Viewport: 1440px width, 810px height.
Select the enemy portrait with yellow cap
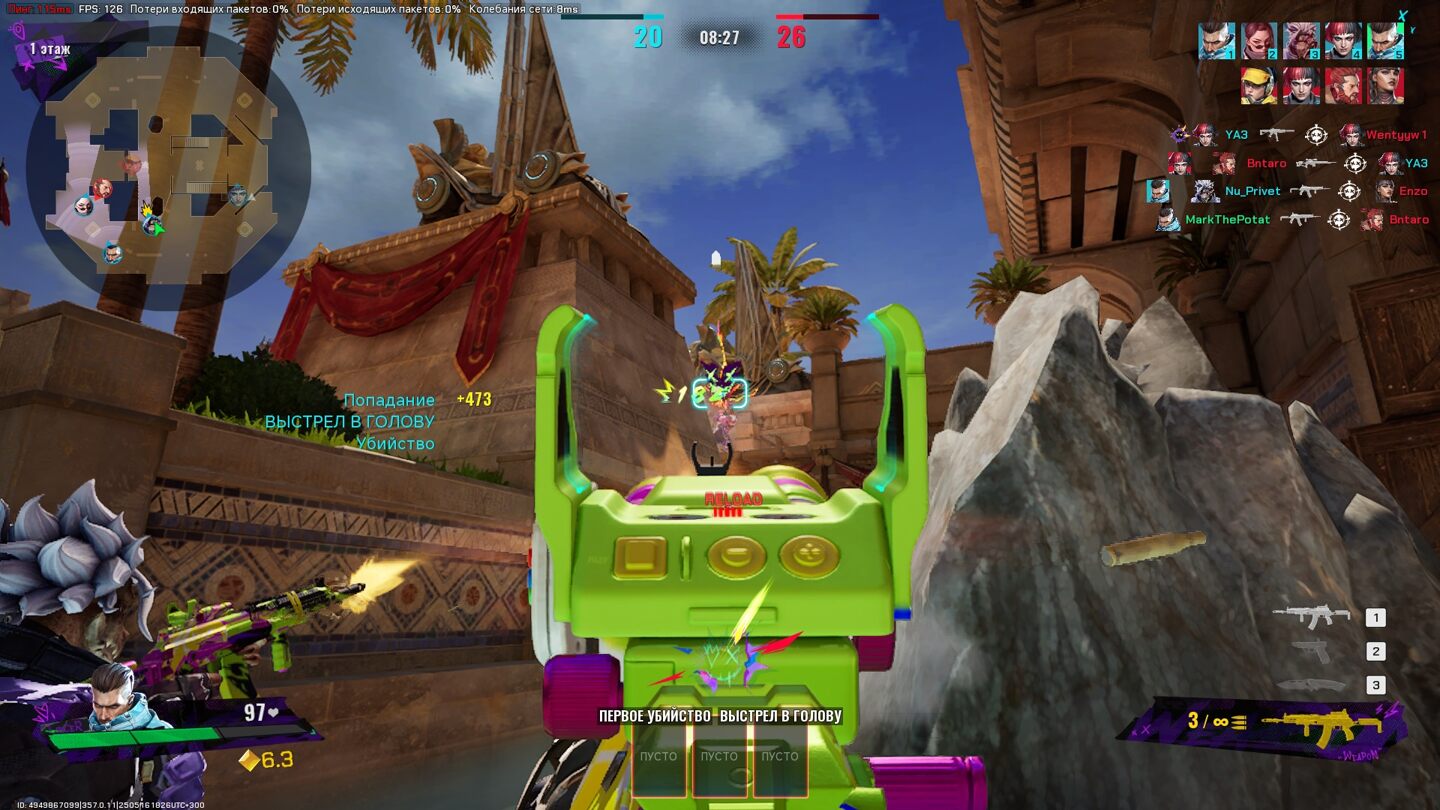pyautogui.click(x=1259, y=86)
